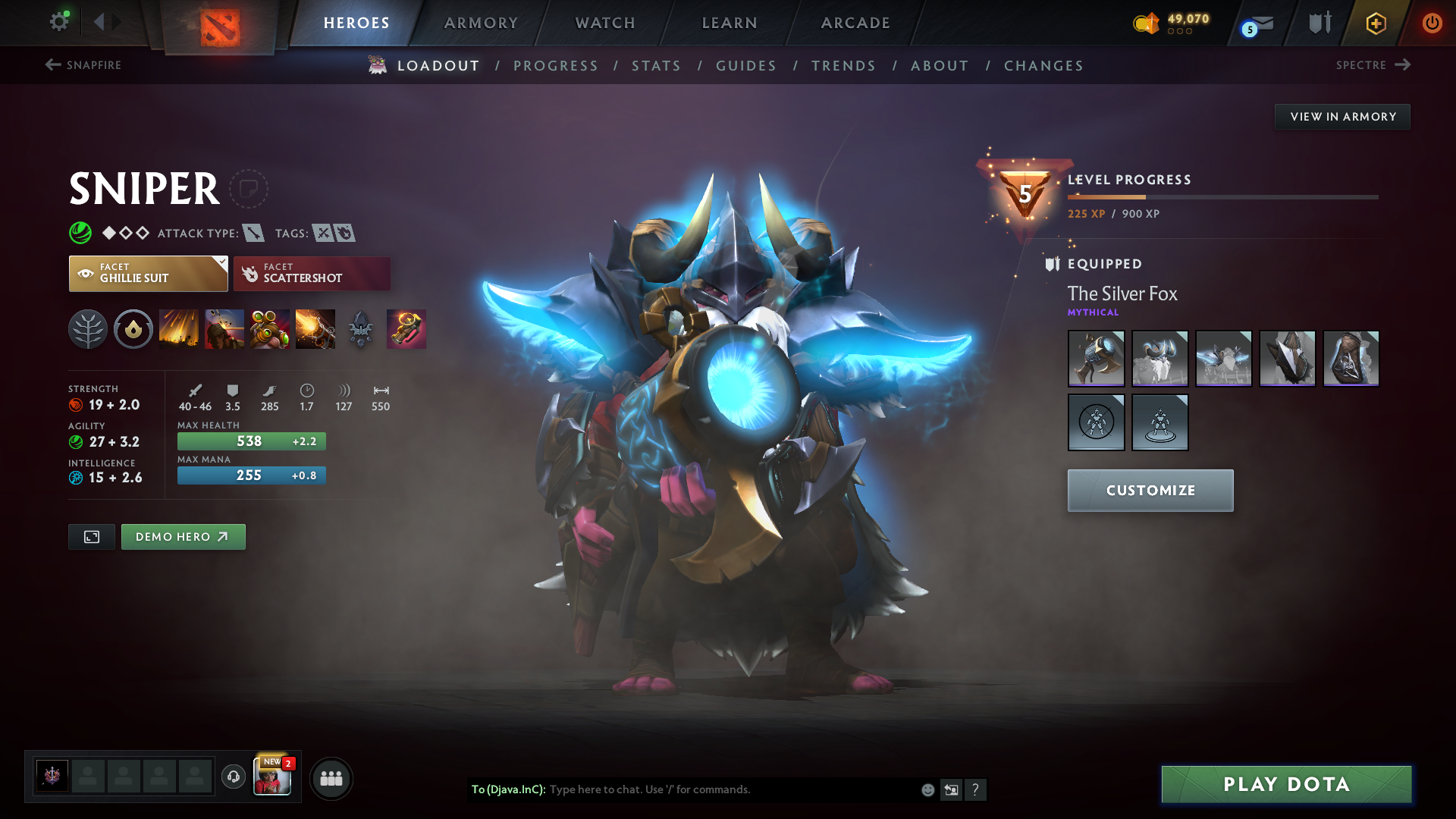This screenshot has height=819, width=1456.
Task: Start matchmaking with Play Dota
Action: point(1286,784)
